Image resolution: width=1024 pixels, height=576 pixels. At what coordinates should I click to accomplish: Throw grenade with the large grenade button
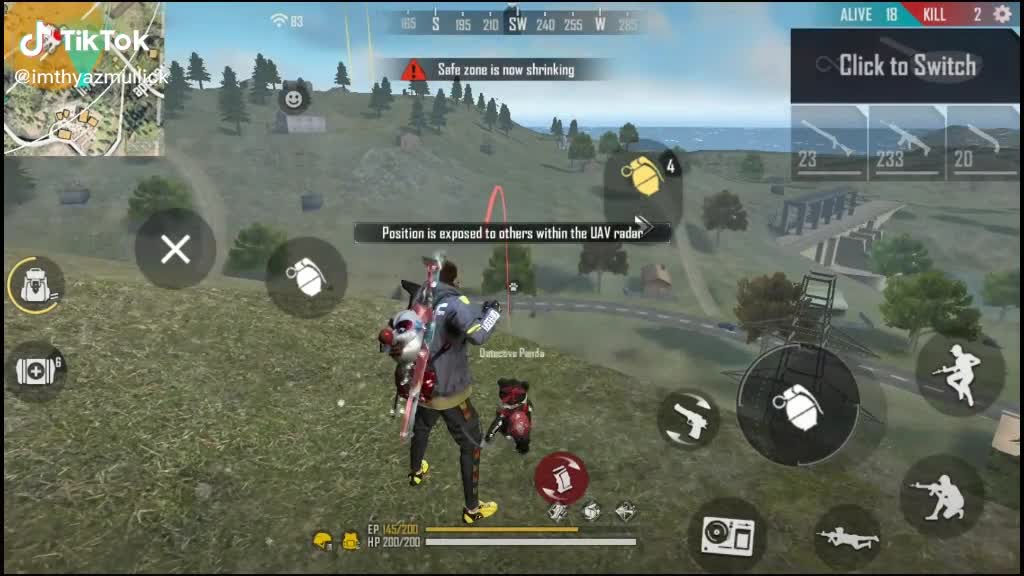click(797, 405)
